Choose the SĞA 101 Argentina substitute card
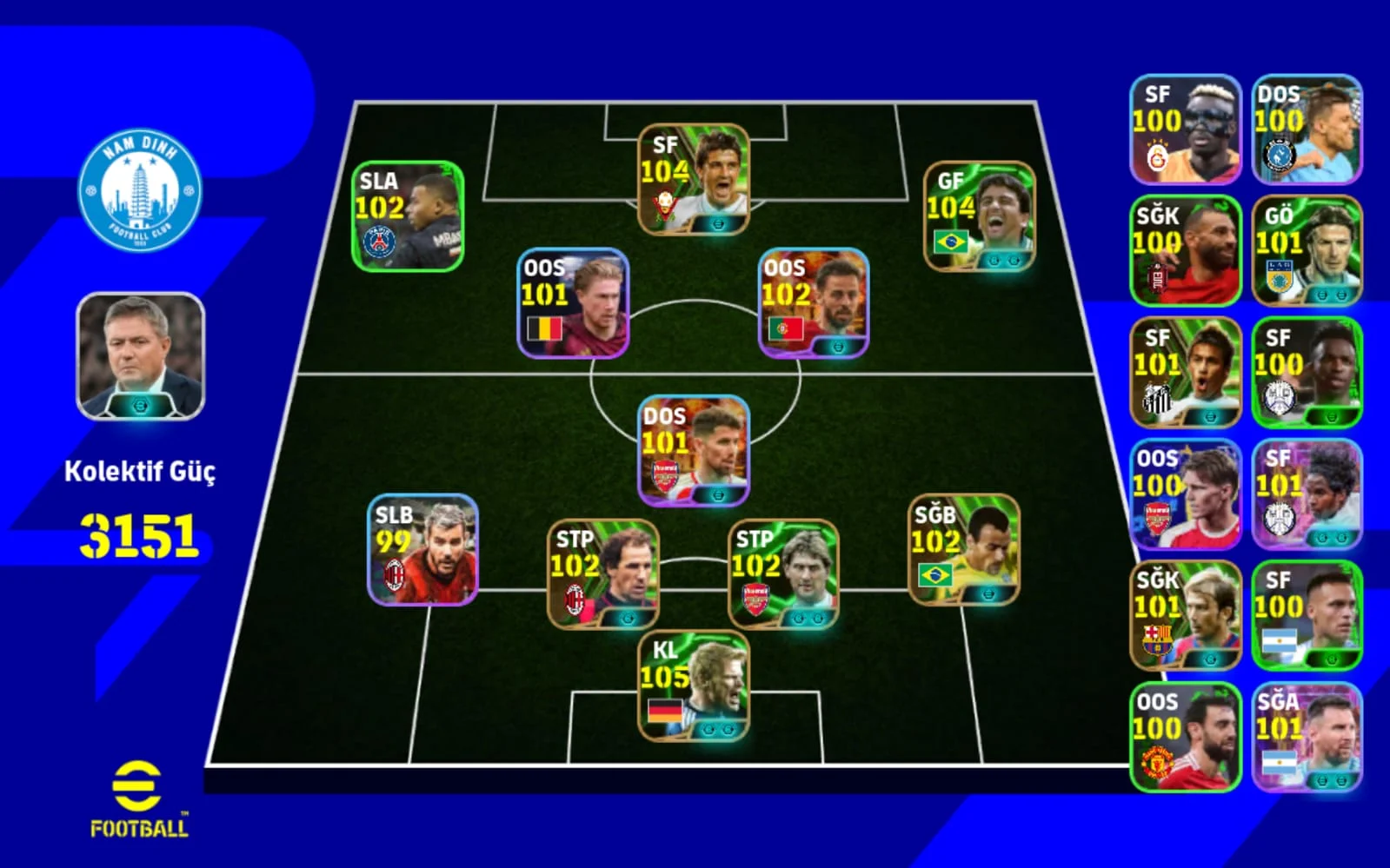The width and height of the screenshot is (1390, 868). point(1307,738)
